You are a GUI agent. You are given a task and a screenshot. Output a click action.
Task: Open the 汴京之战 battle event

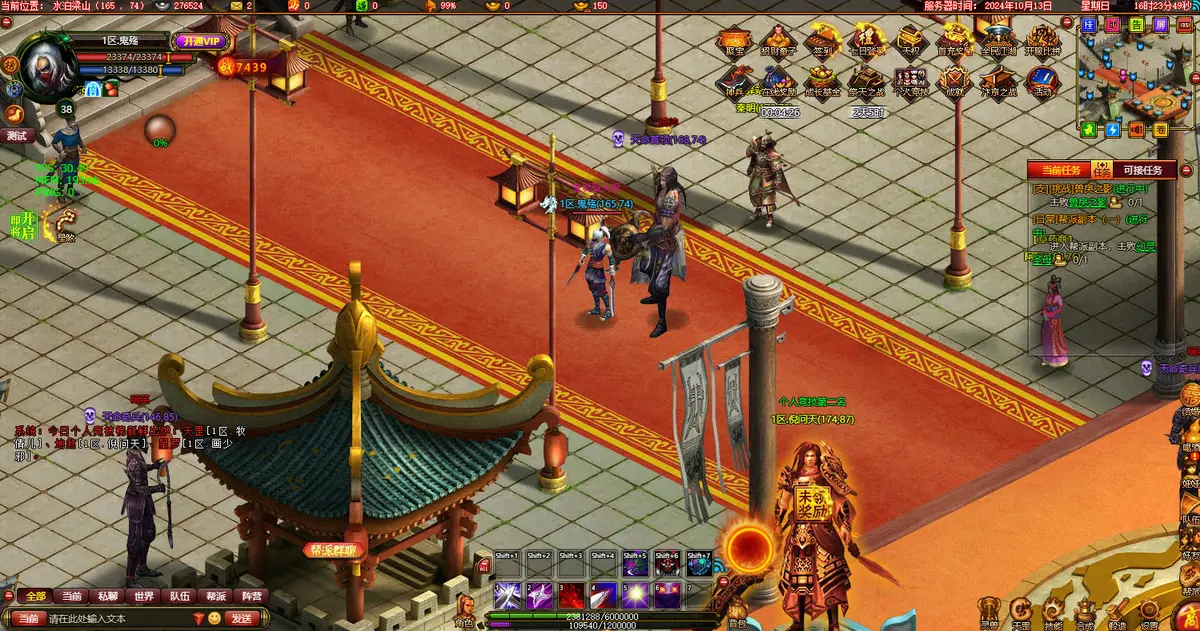coord(998,82)
